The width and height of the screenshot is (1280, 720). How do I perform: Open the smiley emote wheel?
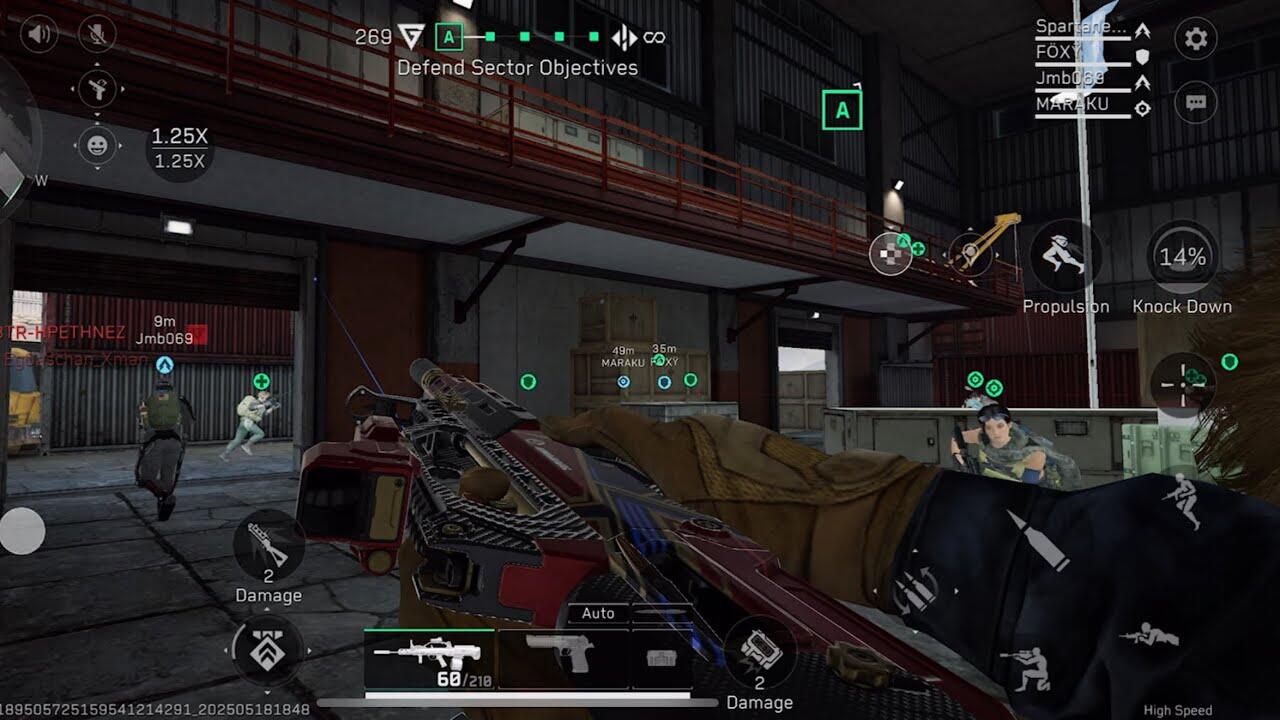(x=97, y=145)
